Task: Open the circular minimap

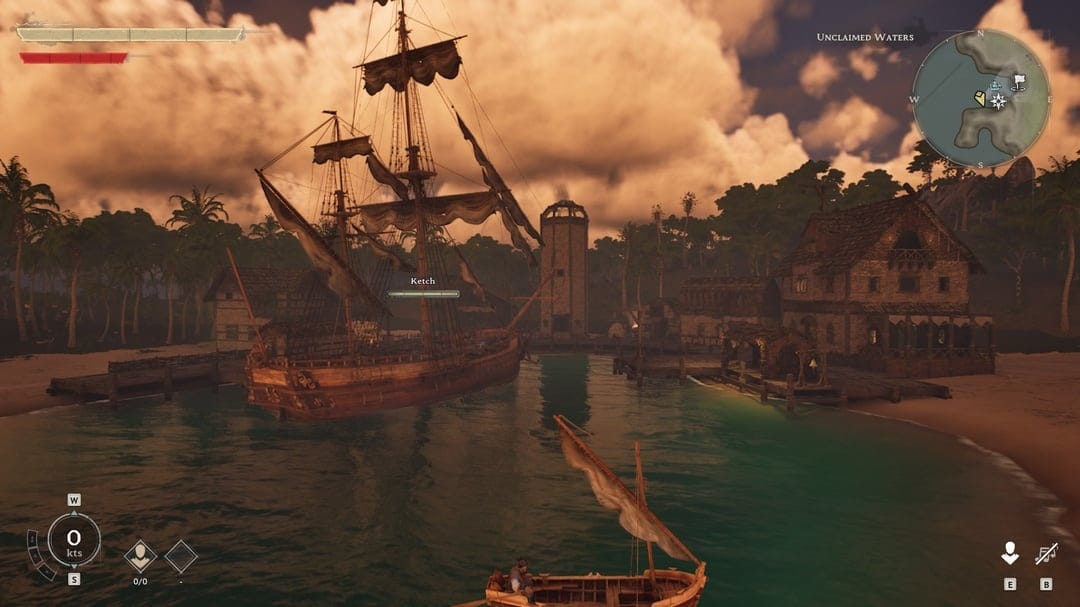Action: 981,99
